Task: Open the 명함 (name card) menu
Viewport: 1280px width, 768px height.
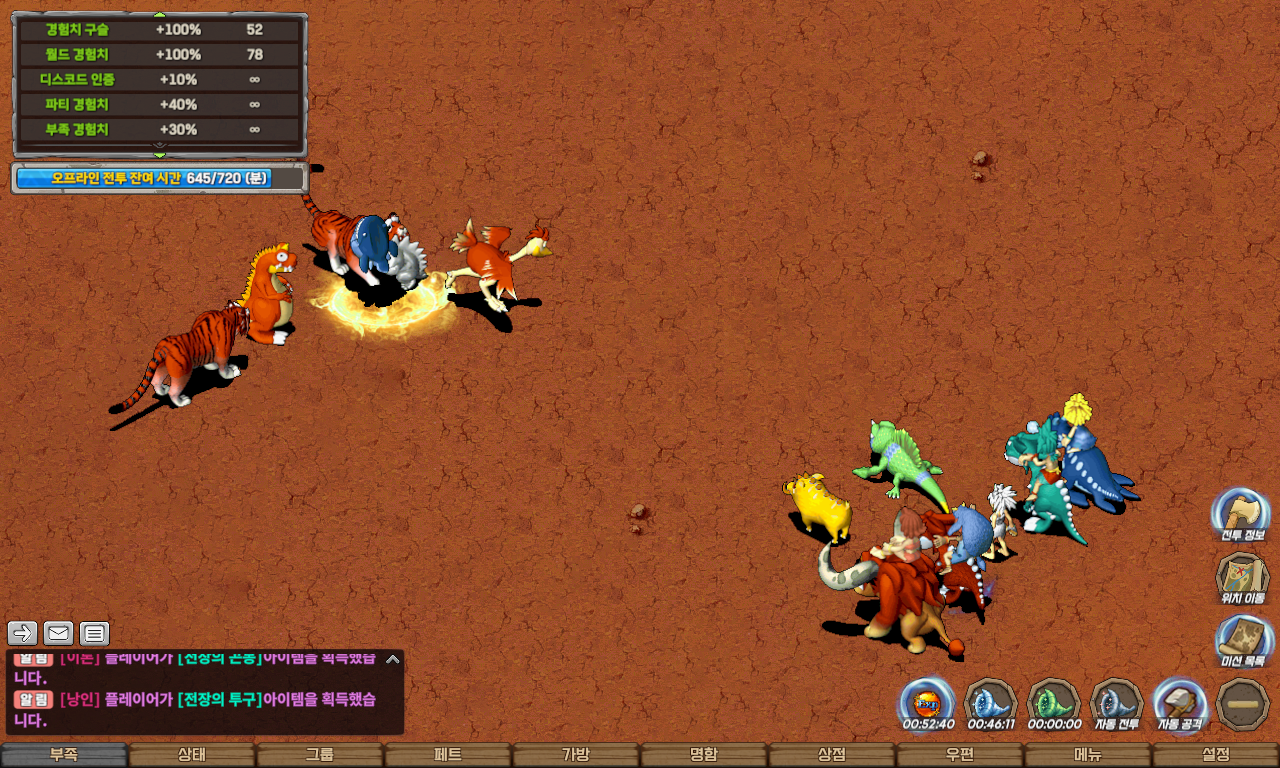Action: point(704,755)
